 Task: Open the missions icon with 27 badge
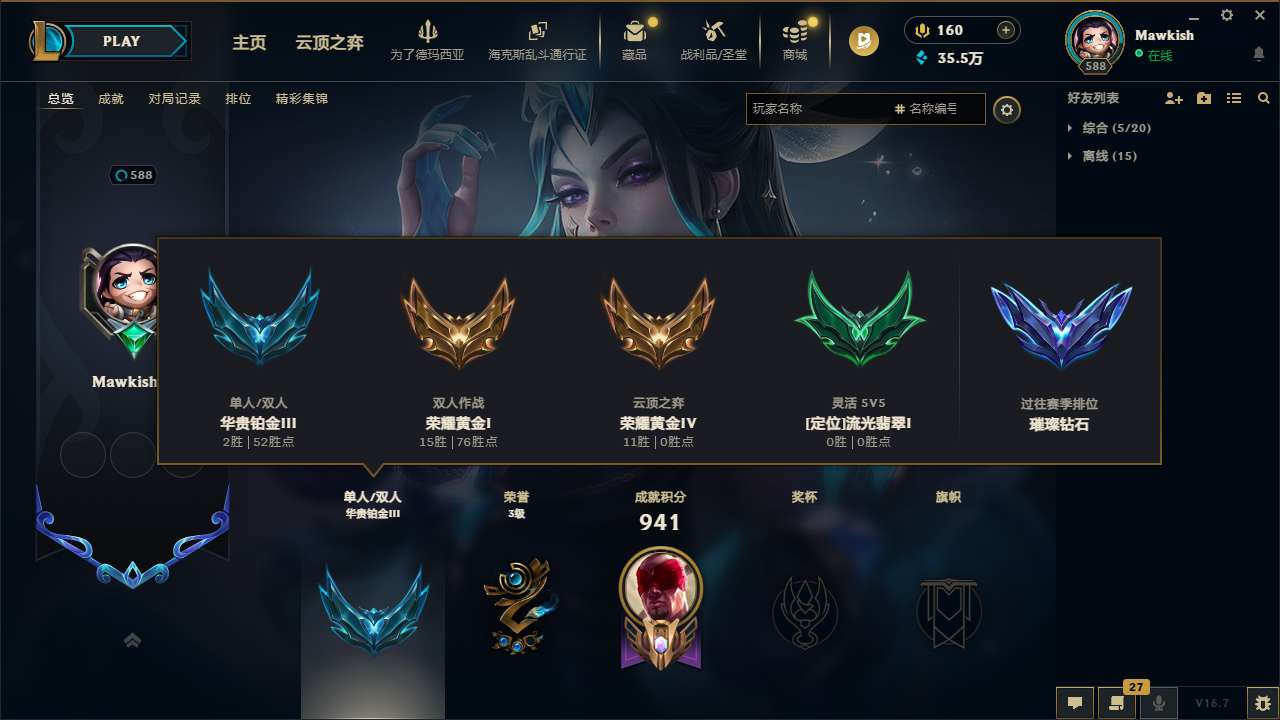pos(1117,703)
